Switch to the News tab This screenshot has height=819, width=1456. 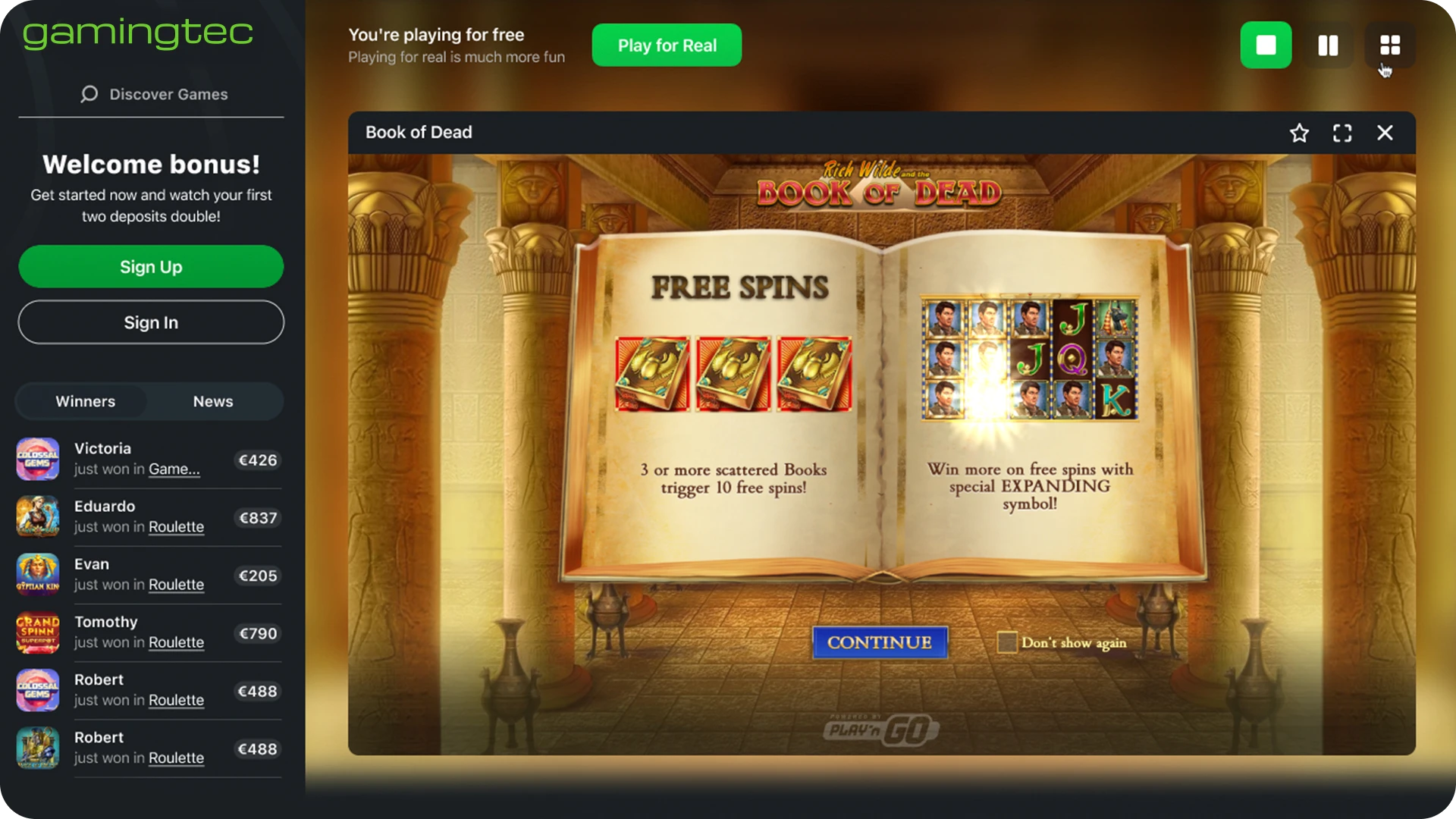(x=213, y=401)
